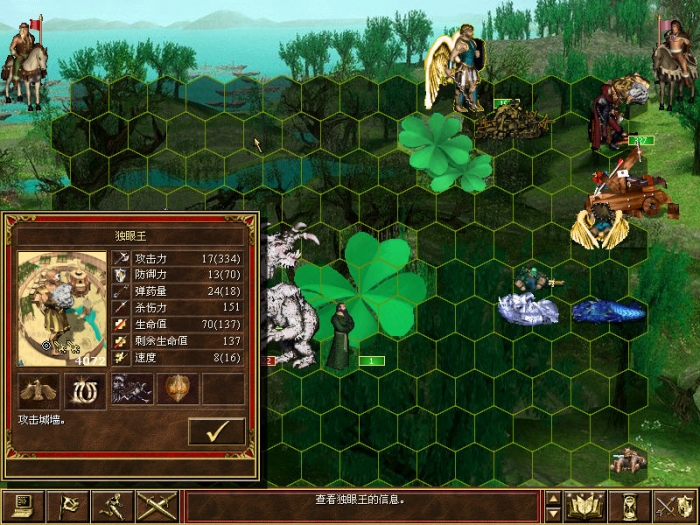The height and width of the screenshot is (525, 700).
Task: Confirm the Cyclops King info with checkmark
Action: pos(216,431)
